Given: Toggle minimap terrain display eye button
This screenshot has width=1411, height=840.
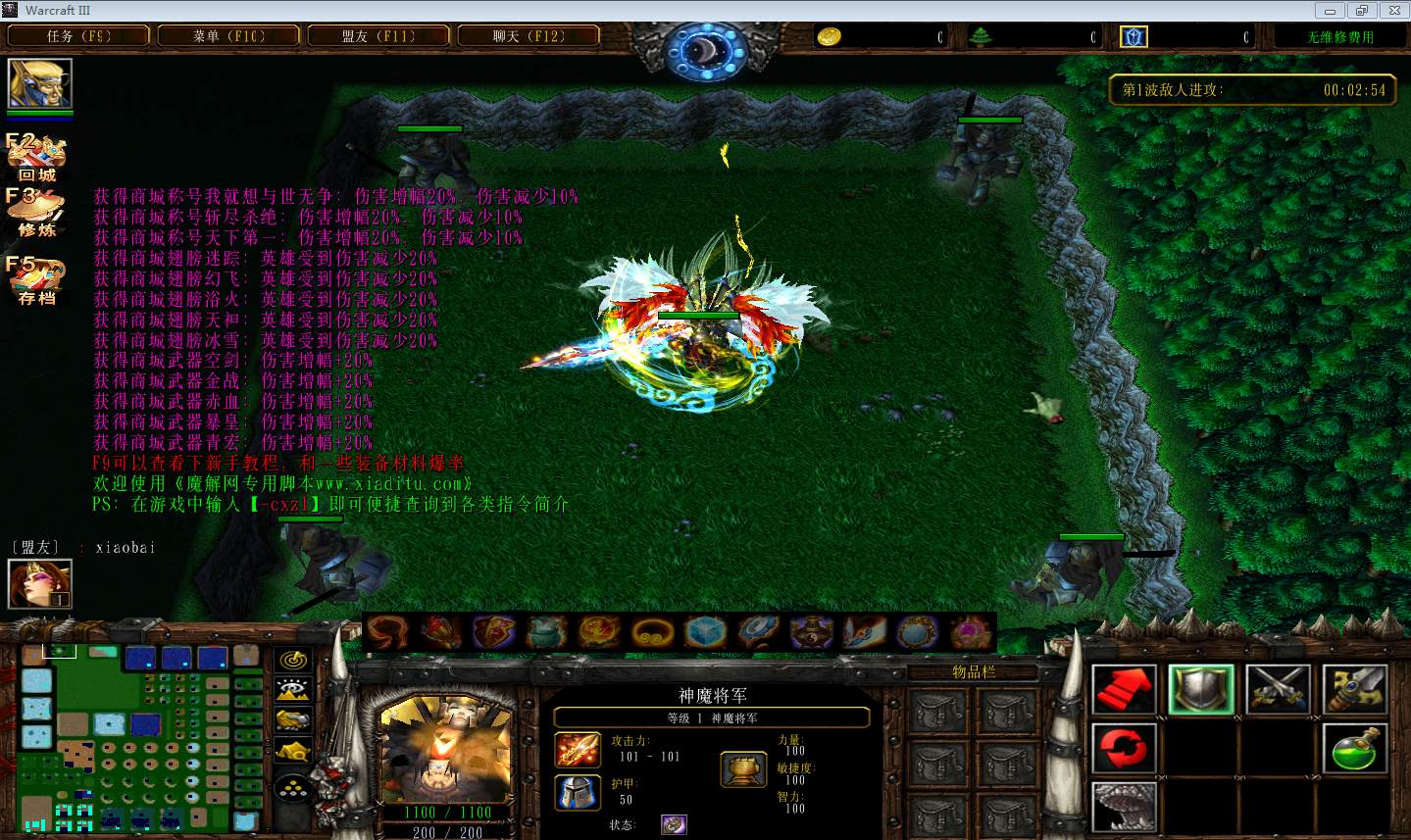Looking at the screenshot, I should point(293,690).
